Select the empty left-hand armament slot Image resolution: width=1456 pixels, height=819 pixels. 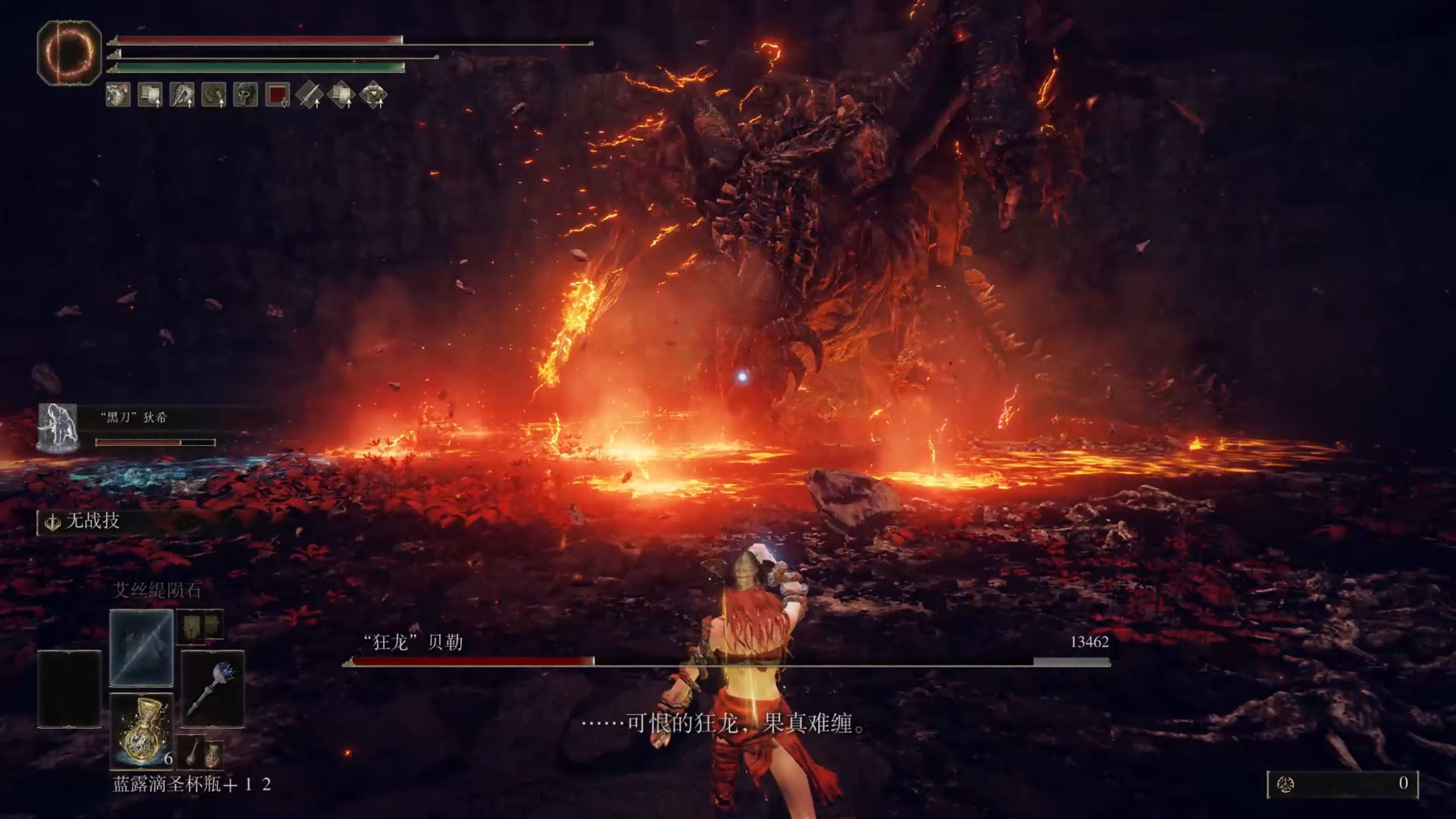point(69,689)
